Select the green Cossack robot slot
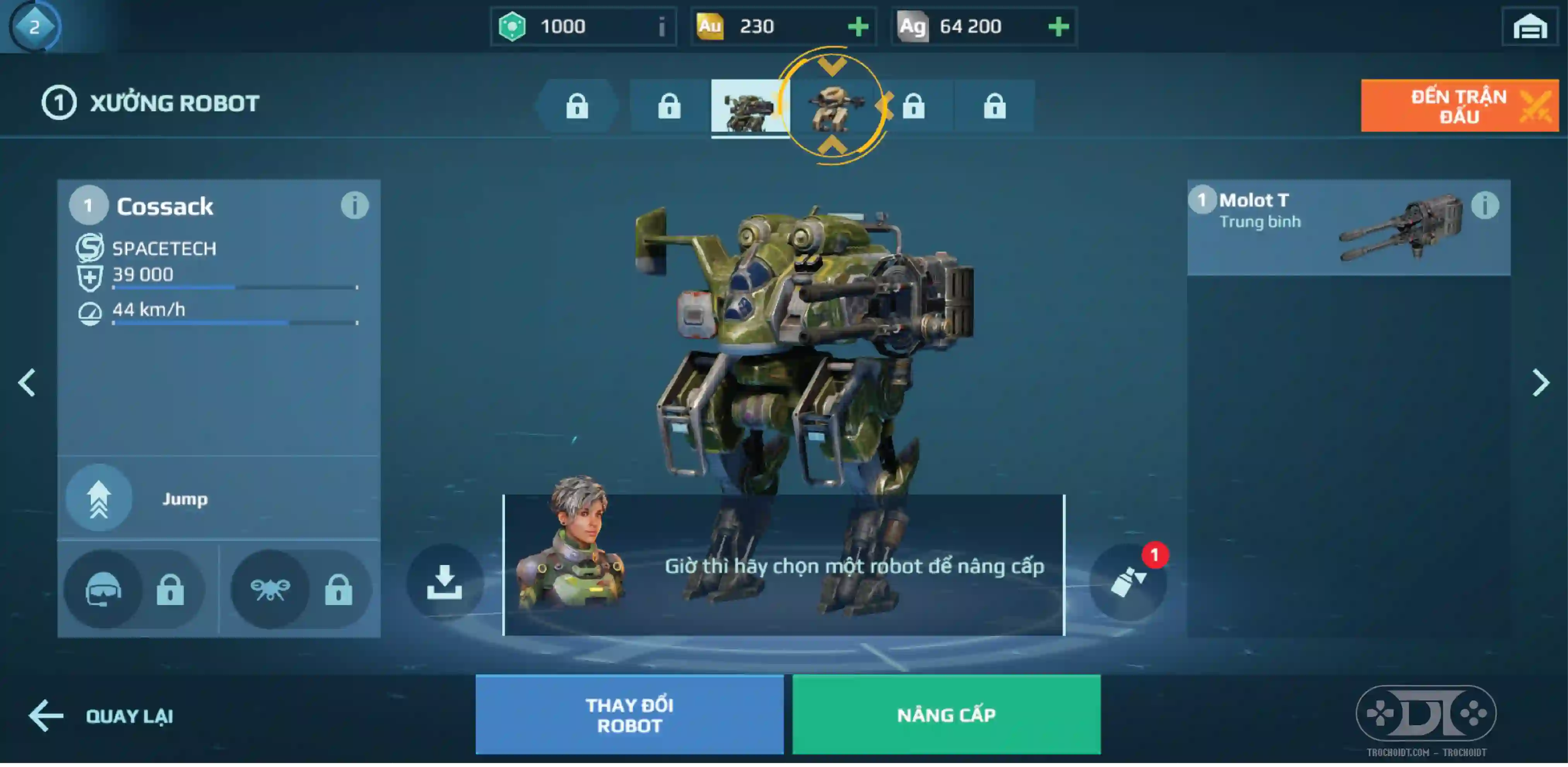Screen dimensions: 1568x767 coord(749,107)
